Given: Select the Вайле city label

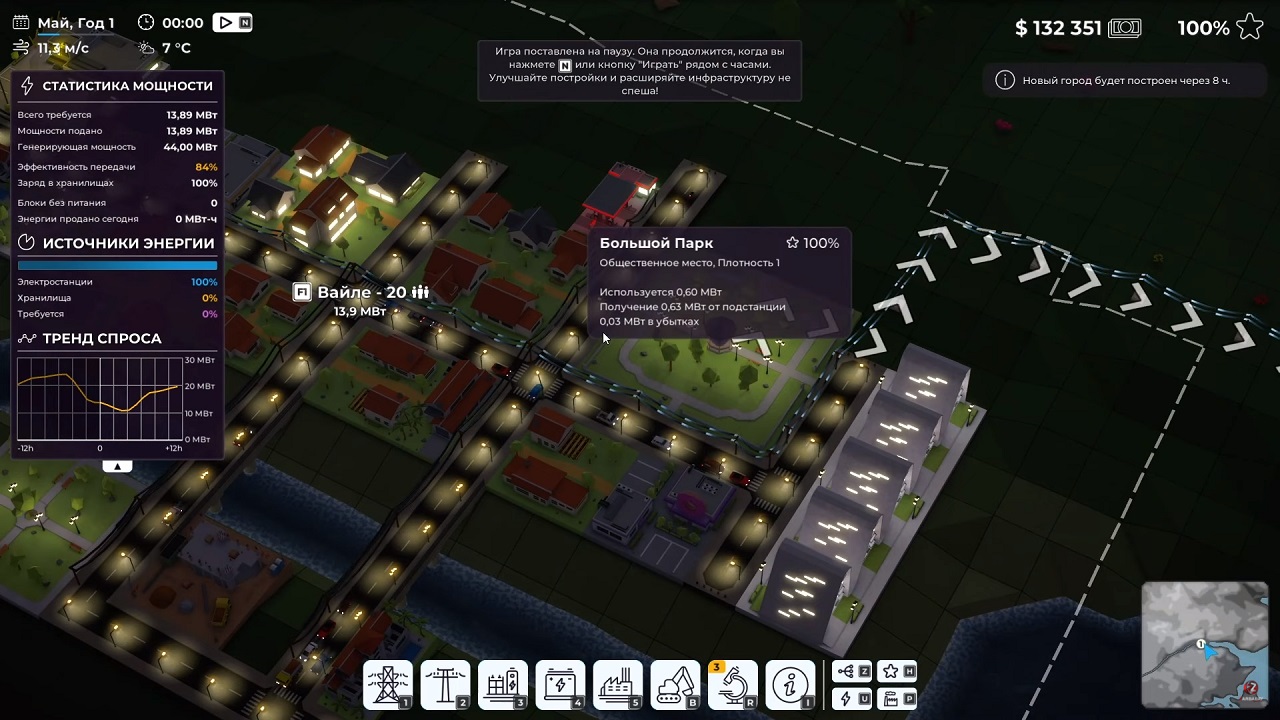Looking at the screenshot, I should point(361,293).
